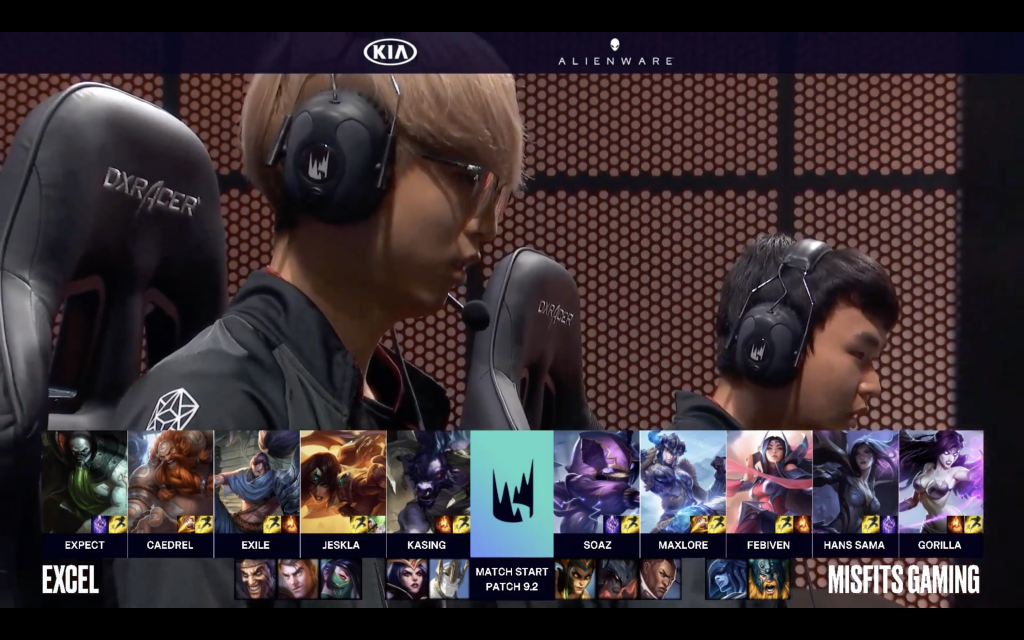1024x640 pixels.
Task: Select Caedrel's Gragas champion card
Action: [x=170, y=482]
